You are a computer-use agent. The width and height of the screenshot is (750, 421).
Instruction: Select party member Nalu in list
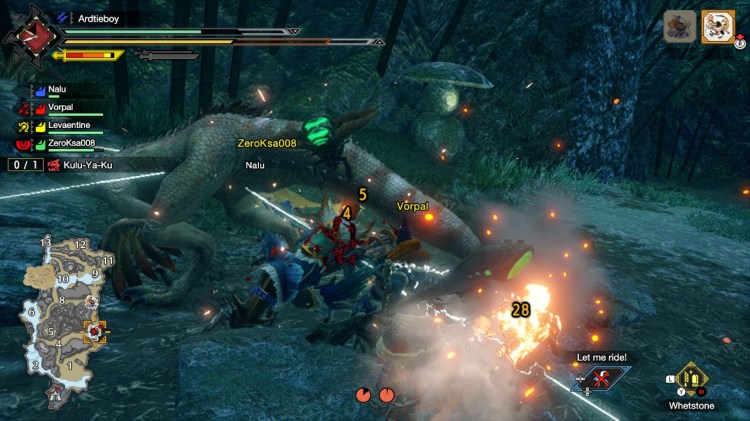56,88
